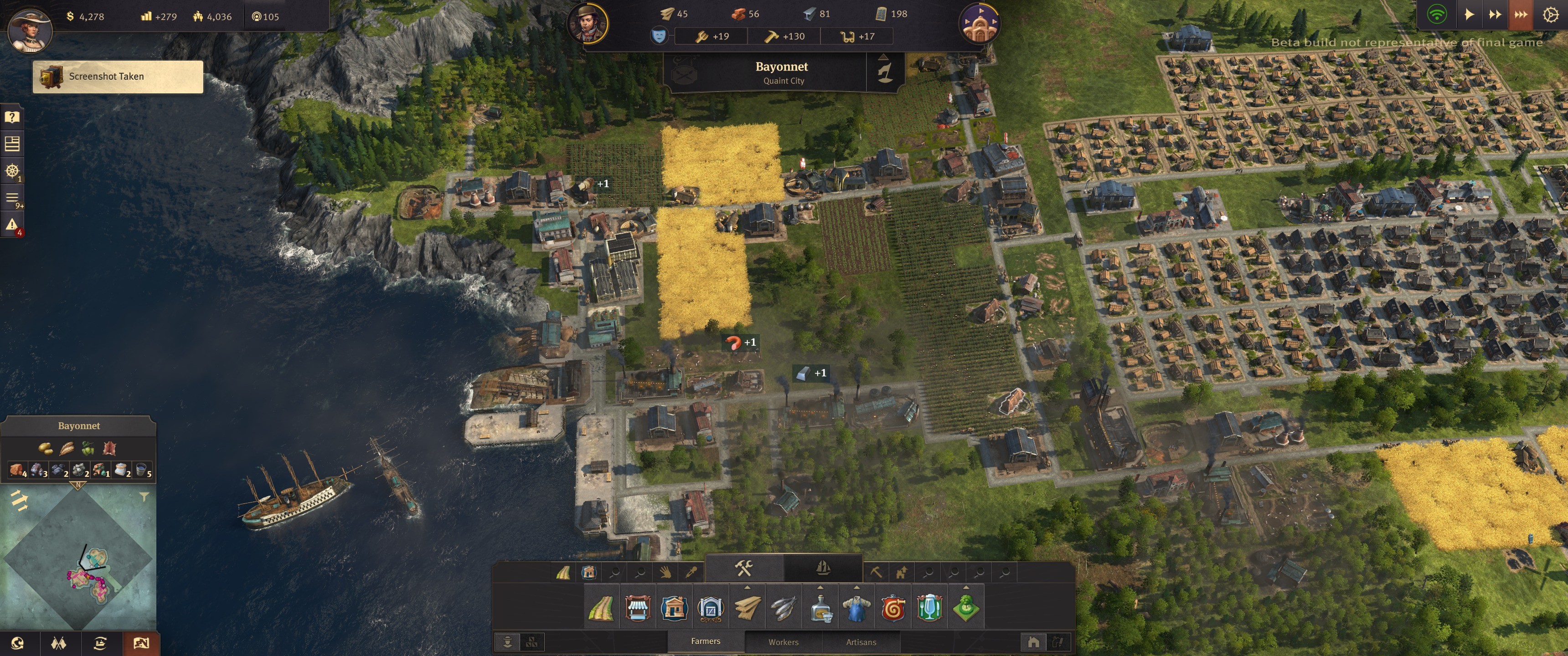Activate the pickaxe demolish tool
The width and height of the screenshot is (1568, 656).
point(876,572)
